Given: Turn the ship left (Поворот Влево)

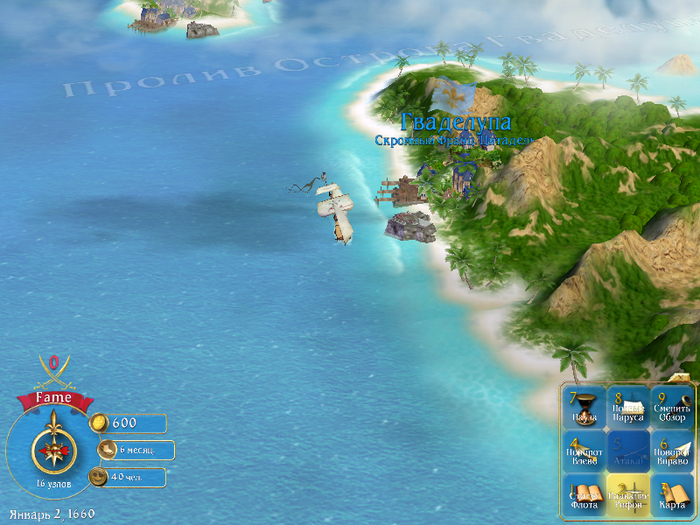Looking at the screenshot, I should point(584,452).
